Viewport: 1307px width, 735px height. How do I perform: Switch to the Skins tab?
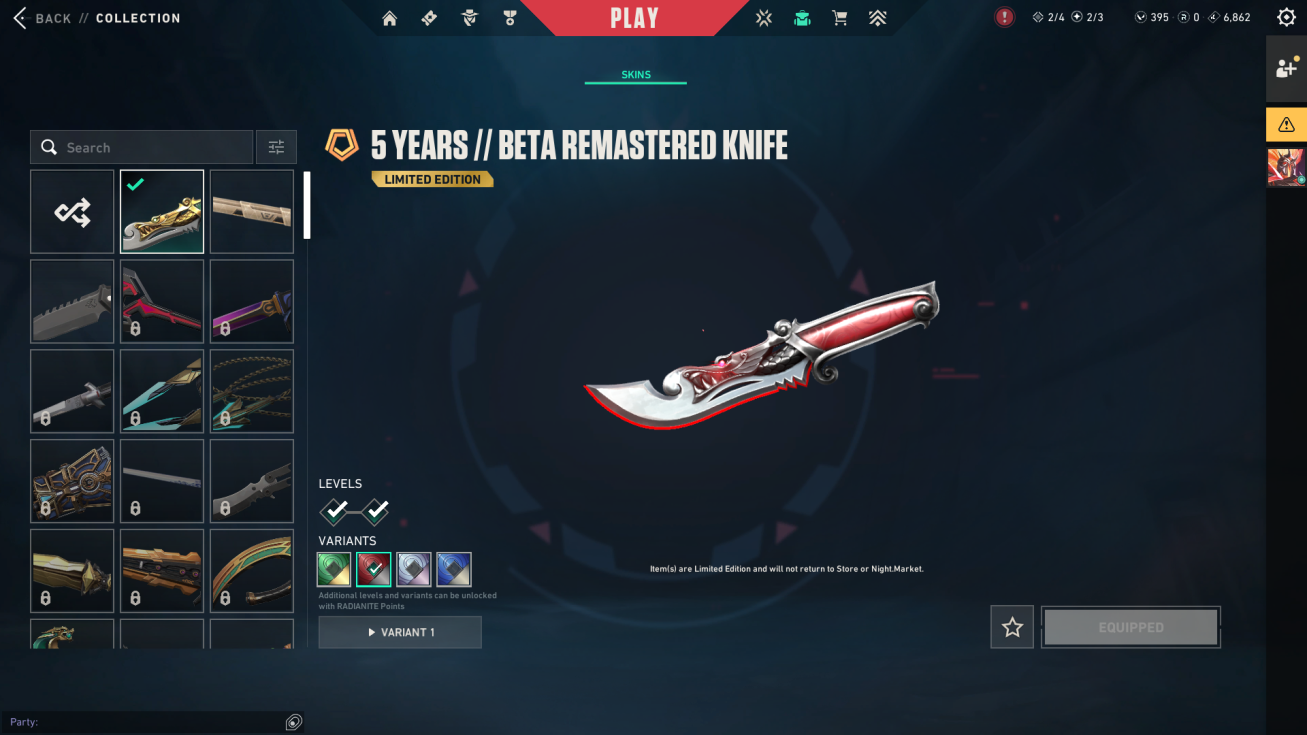pos(636,75)
